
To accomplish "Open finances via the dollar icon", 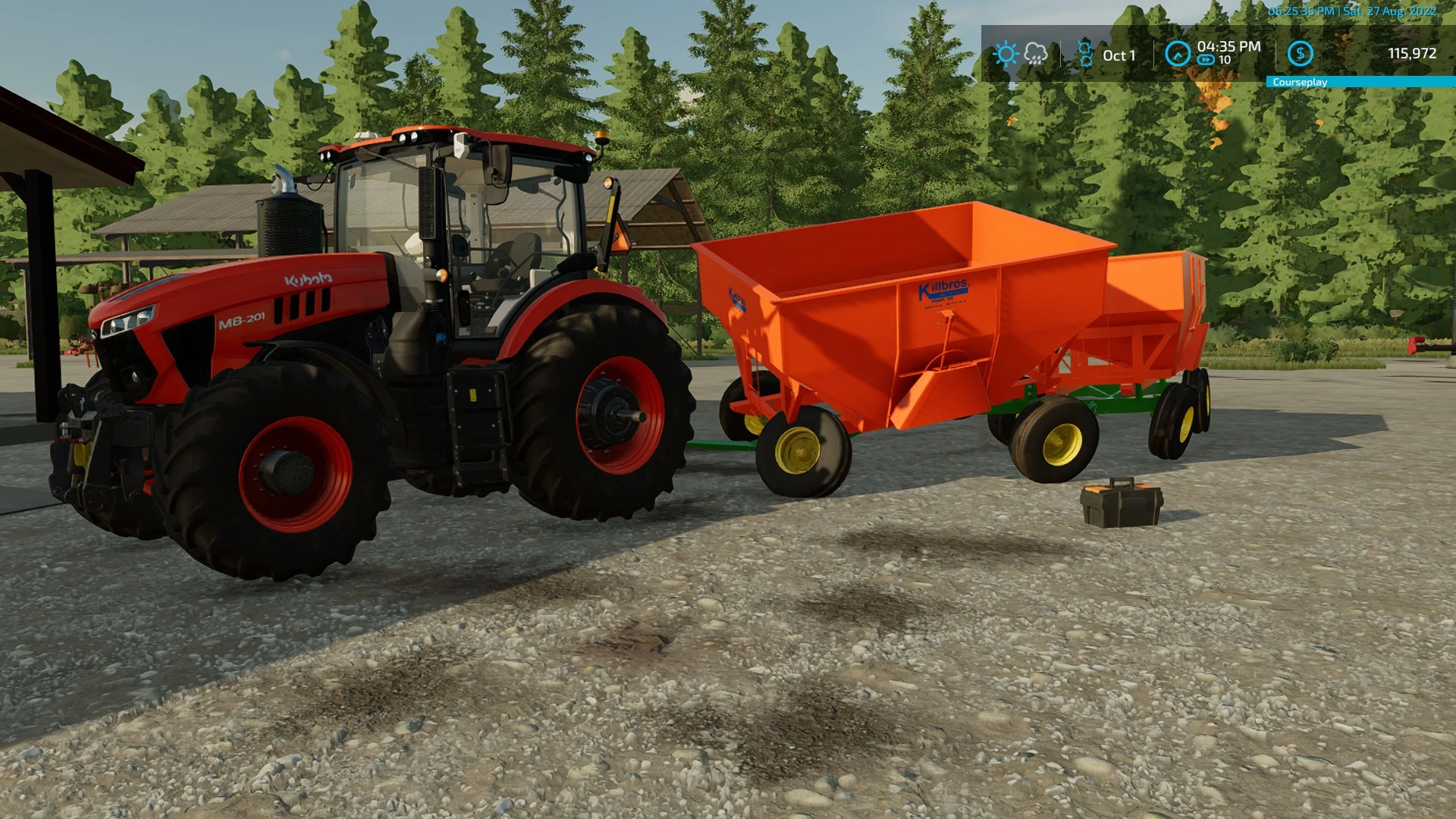I will (x=1301, y=54).
